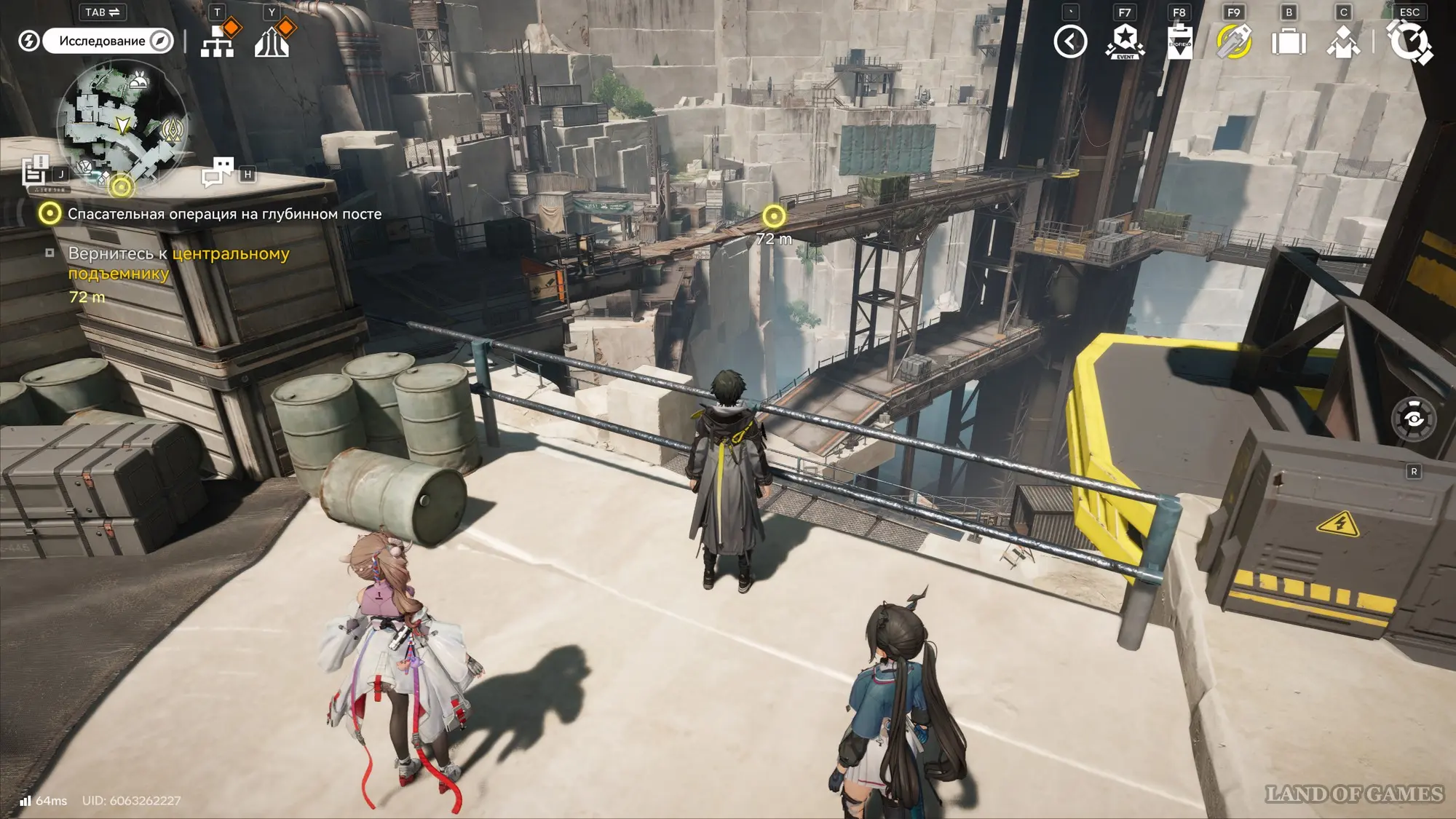The image size is (1456, 819).
Task: Open the hierarchy tree icon with orange marker
Action: click(218, 42)
